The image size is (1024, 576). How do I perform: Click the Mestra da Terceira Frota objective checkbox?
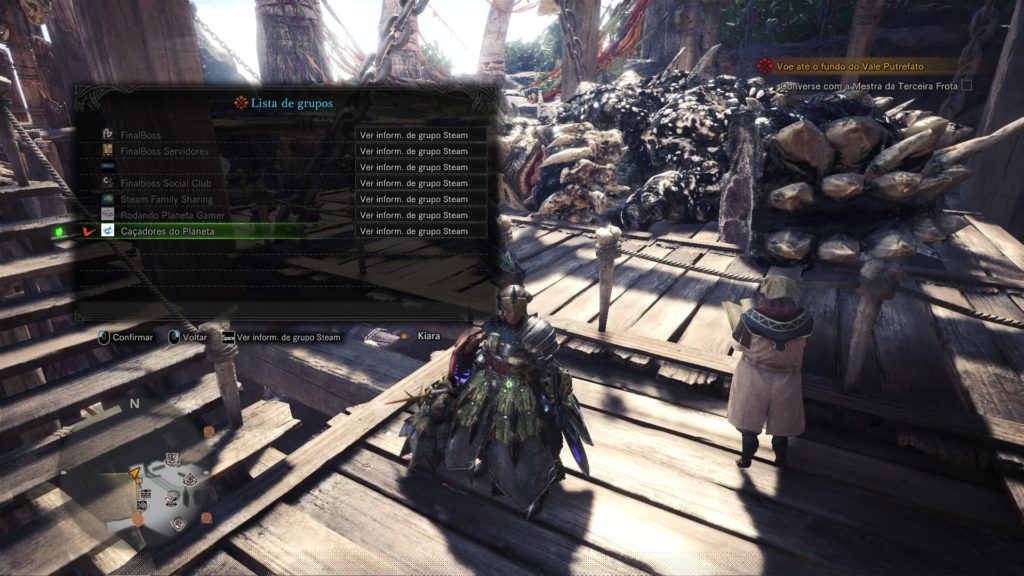pyautogui.click(x=966, y=87)
